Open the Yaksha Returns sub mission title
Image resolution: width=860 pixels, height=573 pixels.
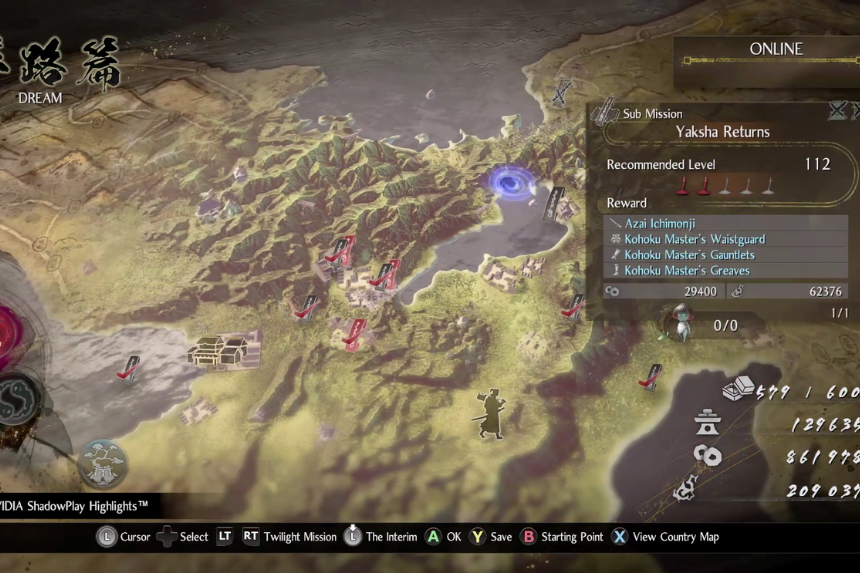point(722,132)
